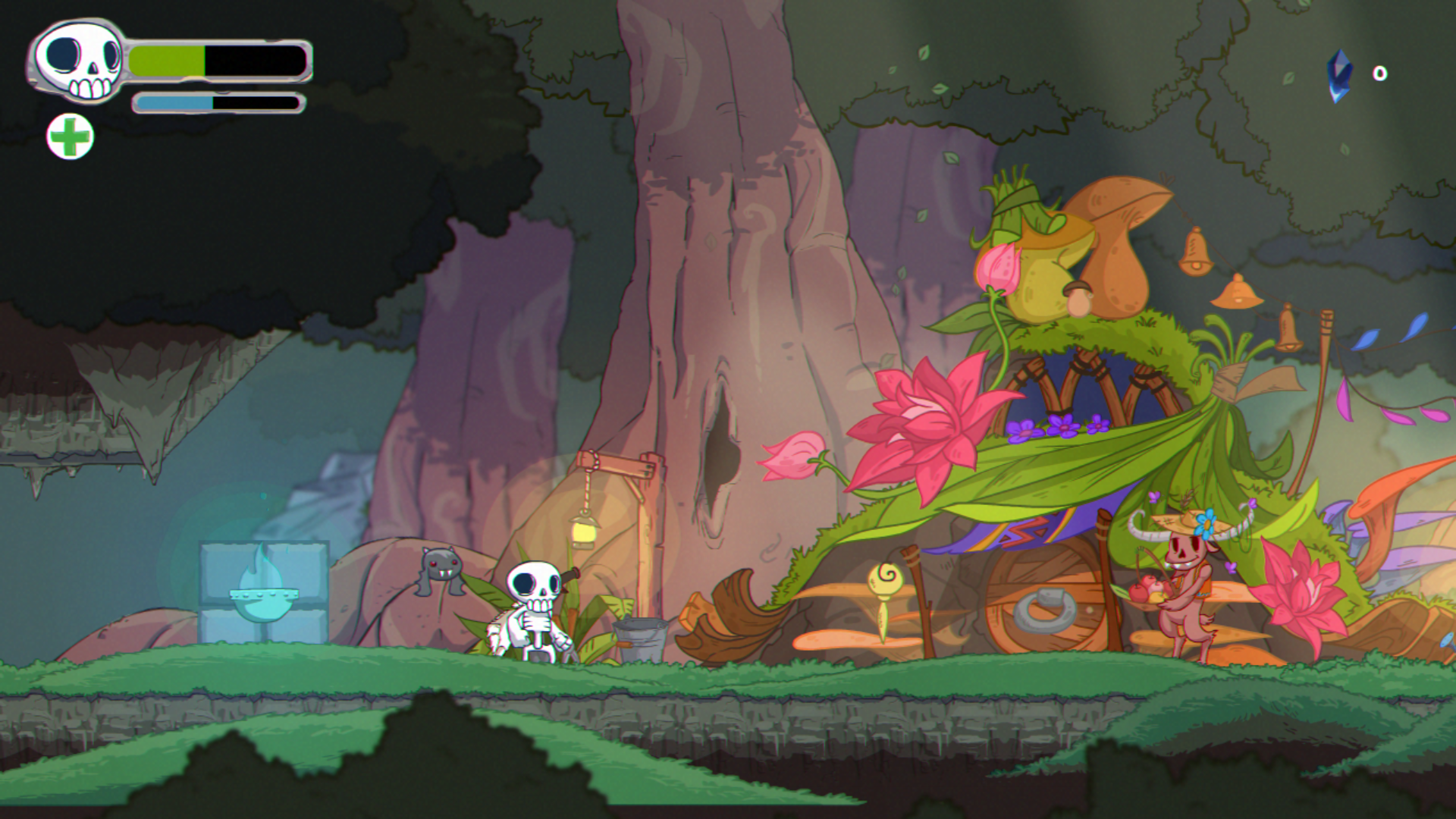The width and height of the screenshot is (1456, 819).
Task: Click the blue crystal currency icon
Action: click(x=1339, y=75)
